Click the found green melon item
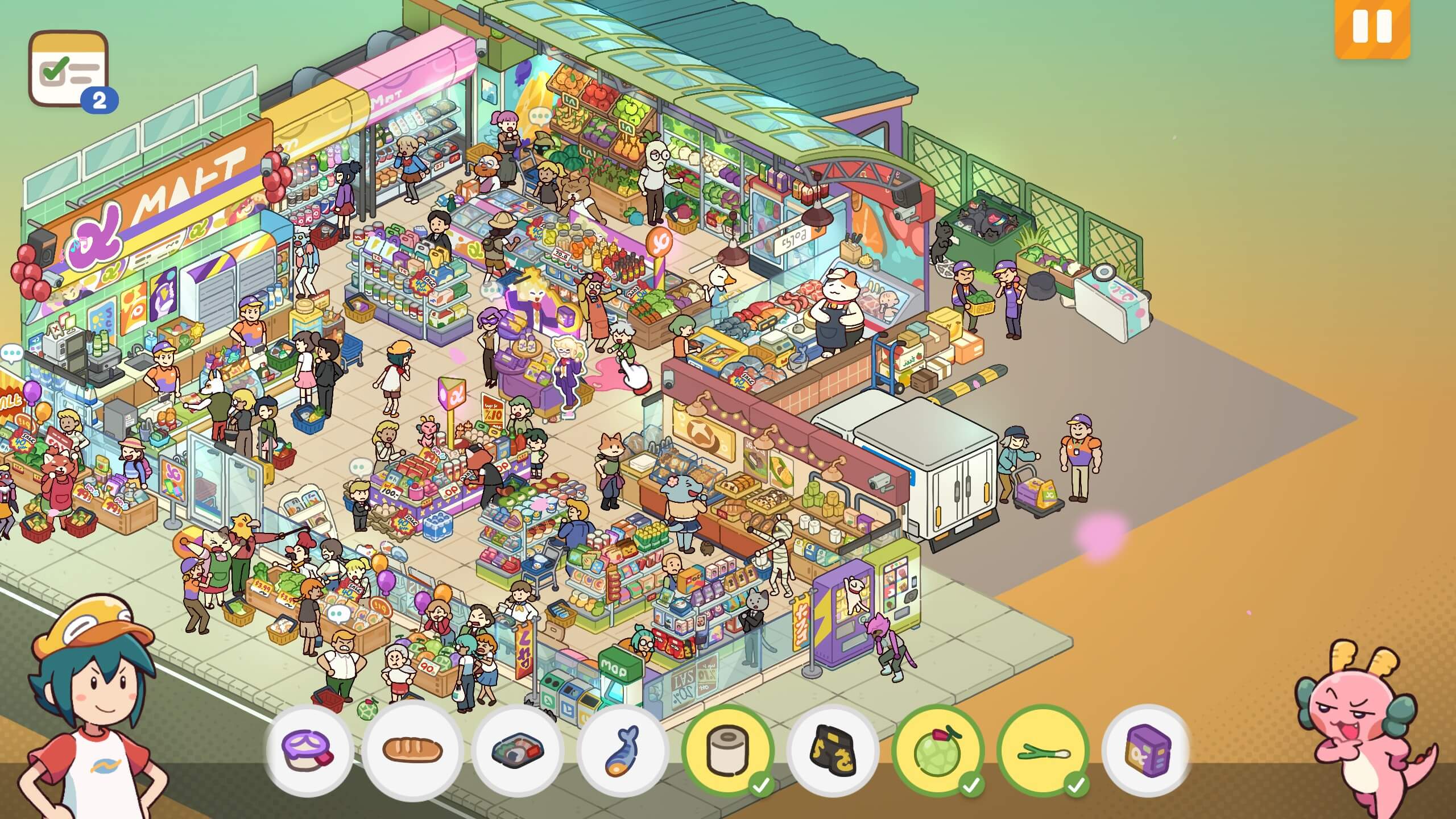The width and height of the screenshot is (1456, 819). (938, 751)
